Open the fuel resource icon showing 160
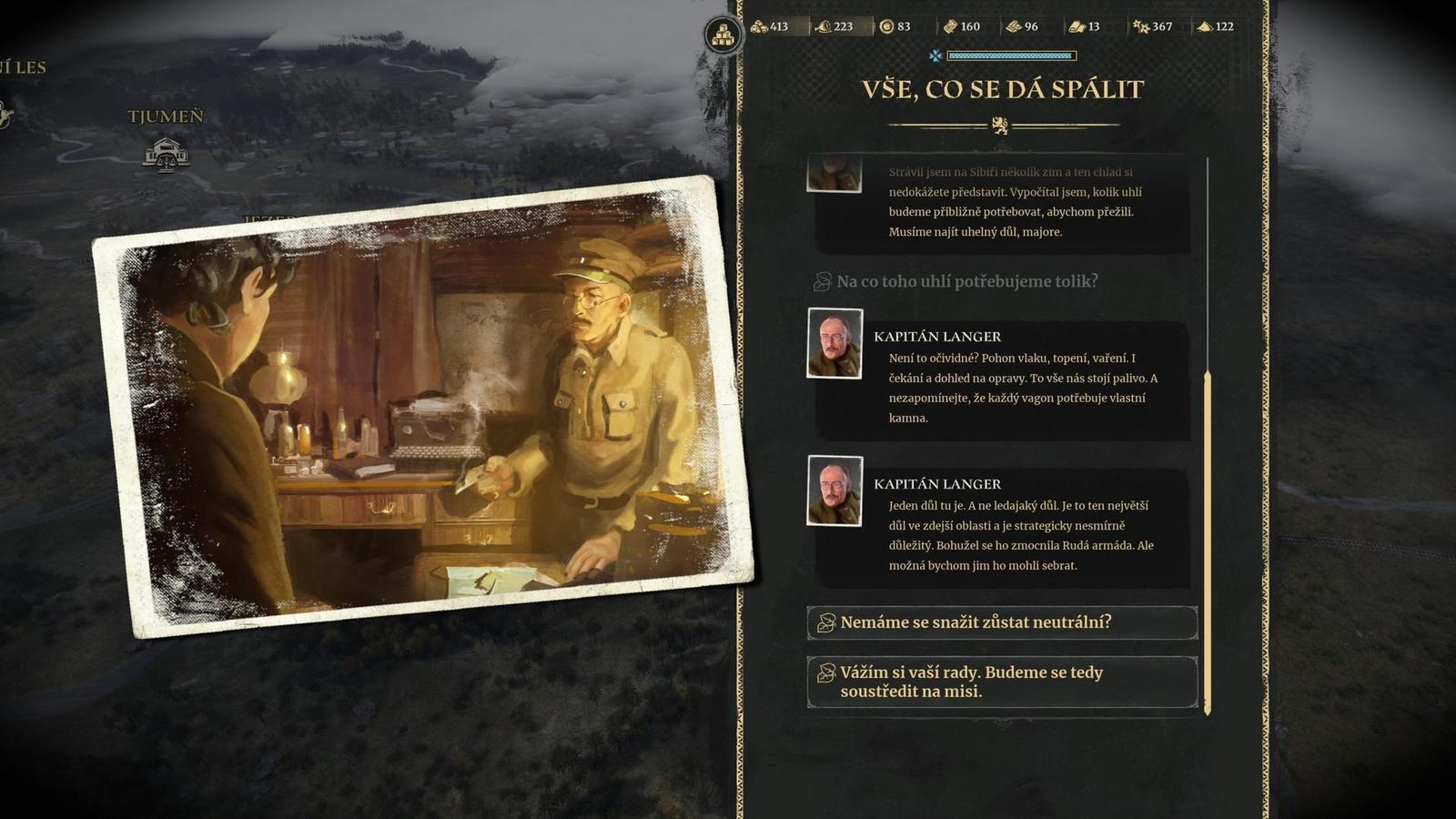 pos(951,27)
